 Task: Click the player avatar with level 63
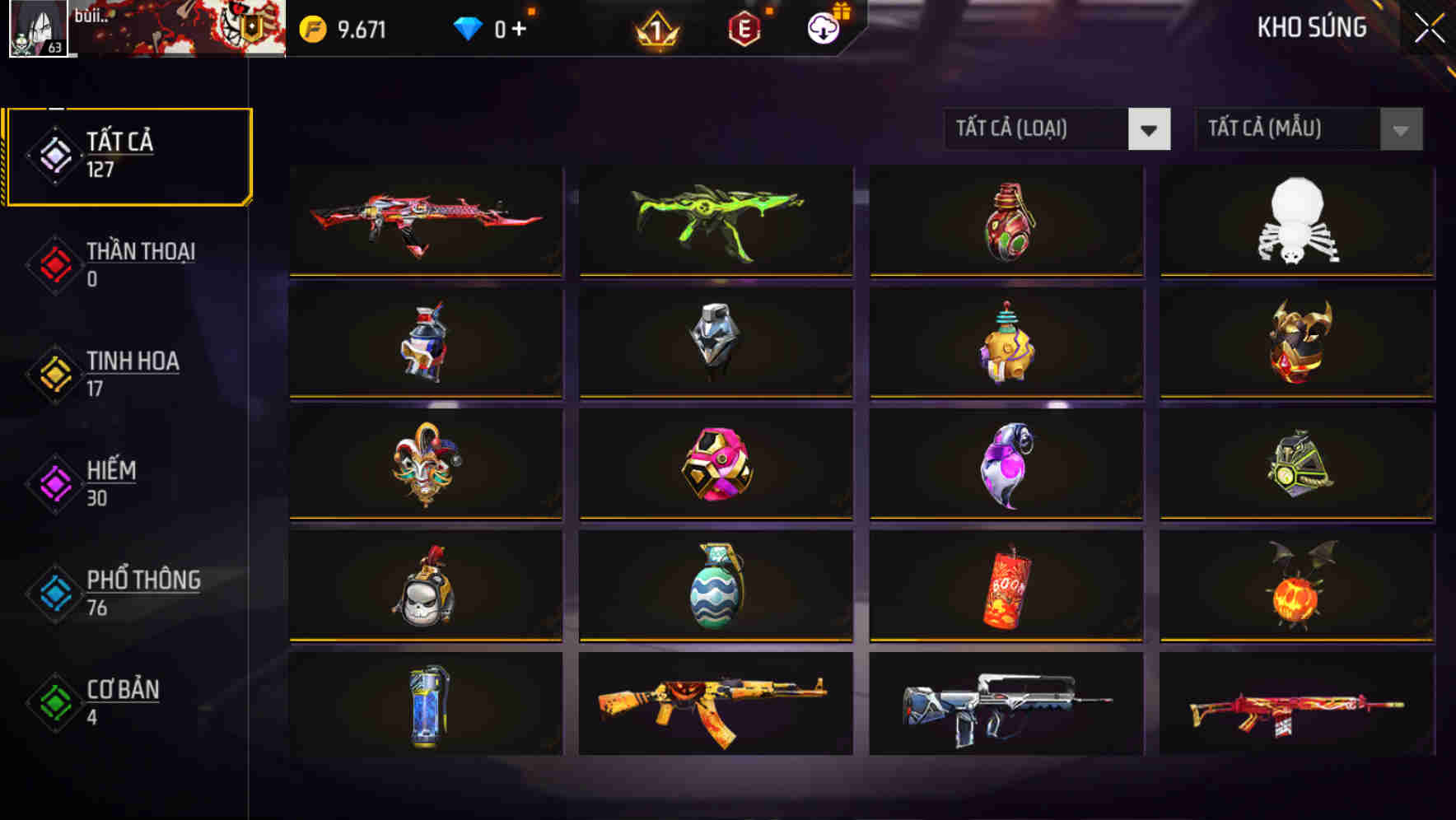[x=38, y=30]
